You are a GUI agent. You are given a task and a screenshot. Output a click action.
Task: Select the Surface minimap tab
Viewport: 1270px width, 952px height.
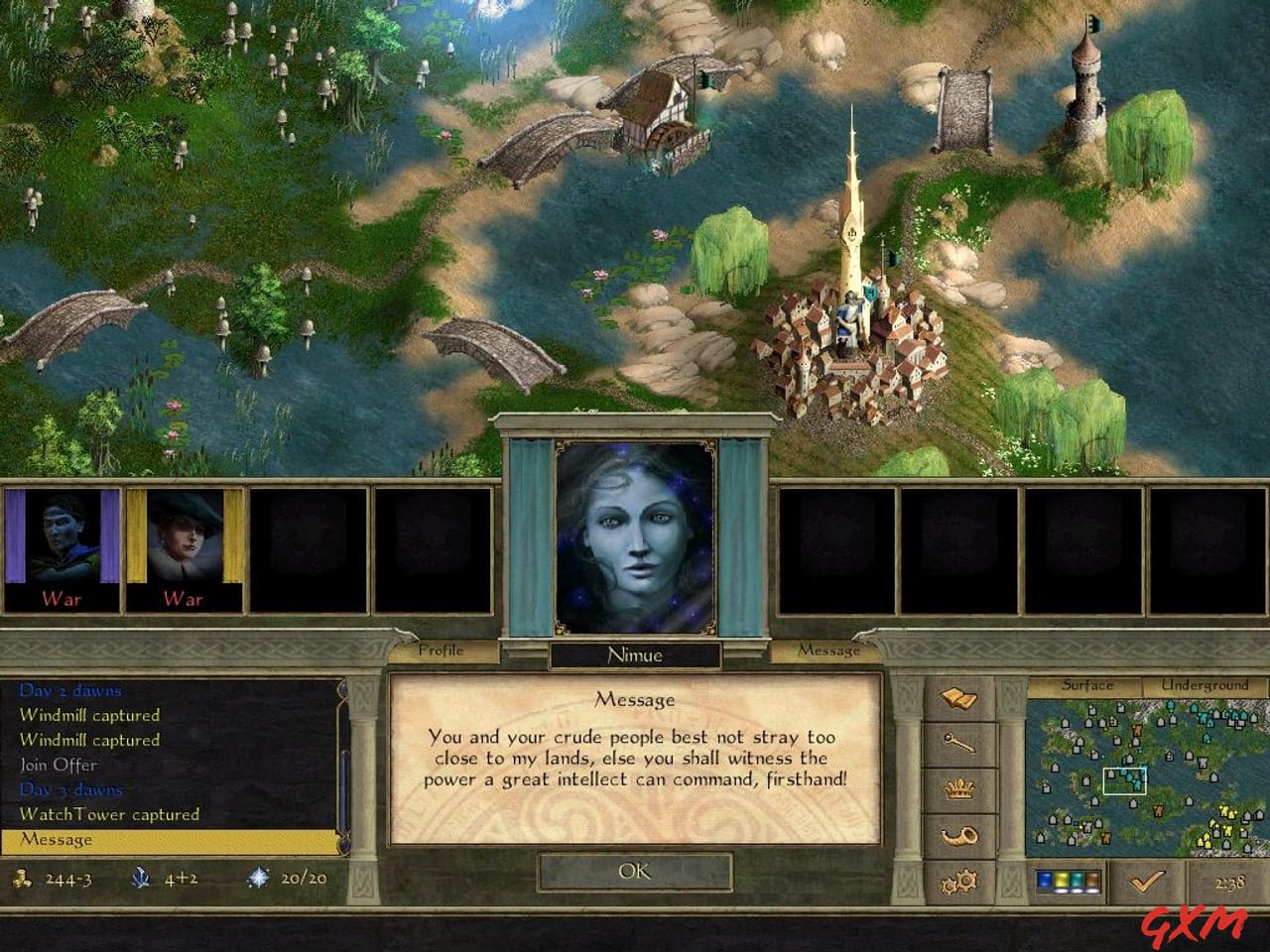click(x=1085, y=685)
